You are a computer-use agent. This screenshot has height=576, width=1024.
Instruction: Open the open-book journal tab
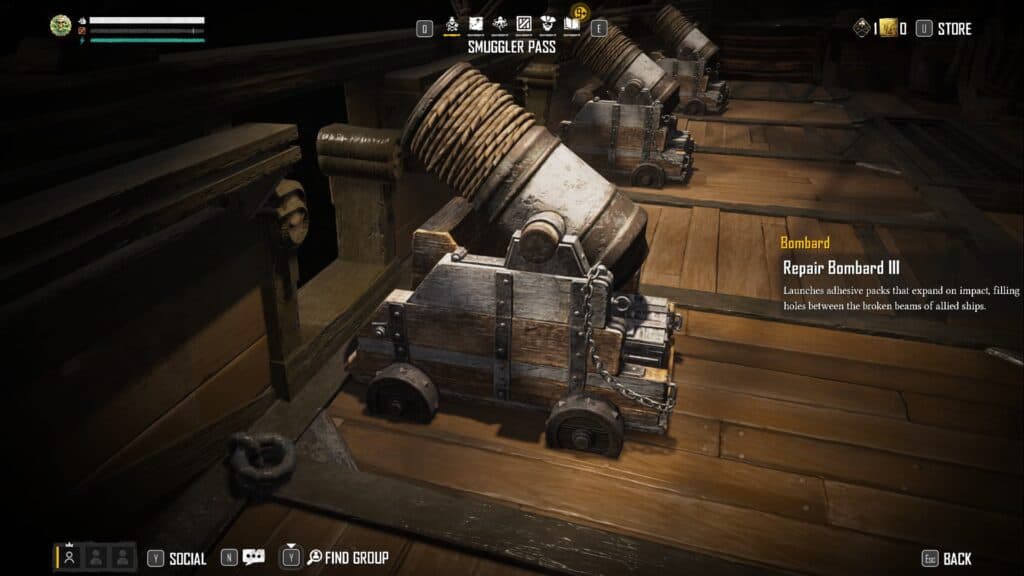coord(571,24)
